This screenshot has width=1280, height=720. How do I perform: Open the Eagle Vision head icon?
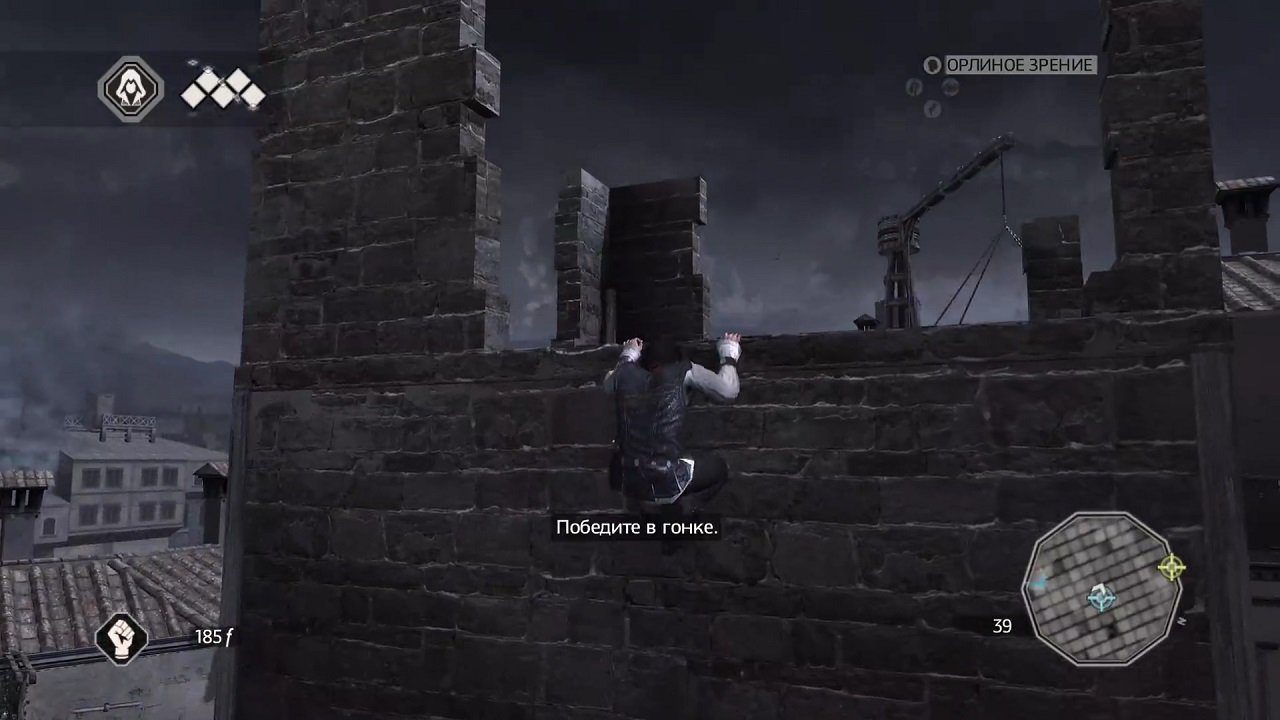[x=933, y=66]
